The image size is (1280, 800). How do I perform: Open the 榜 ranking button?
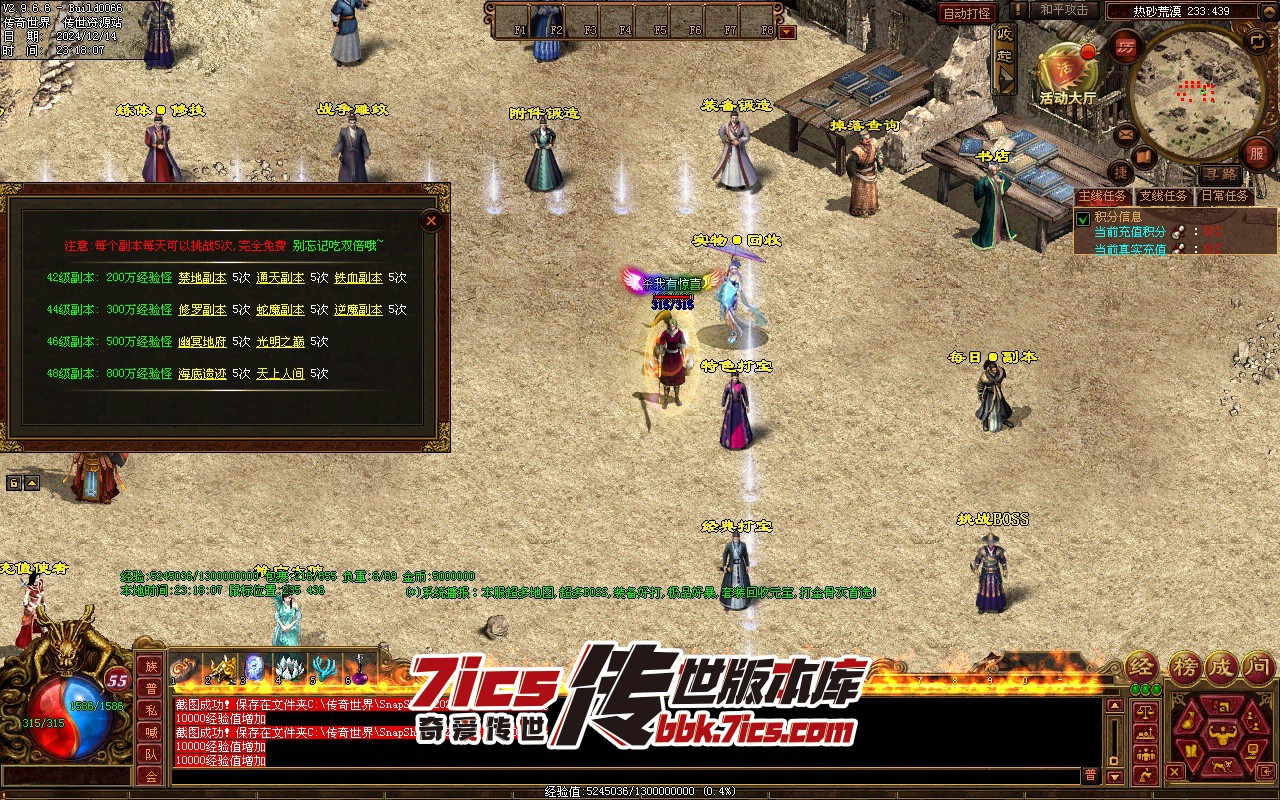[1185, 667]
